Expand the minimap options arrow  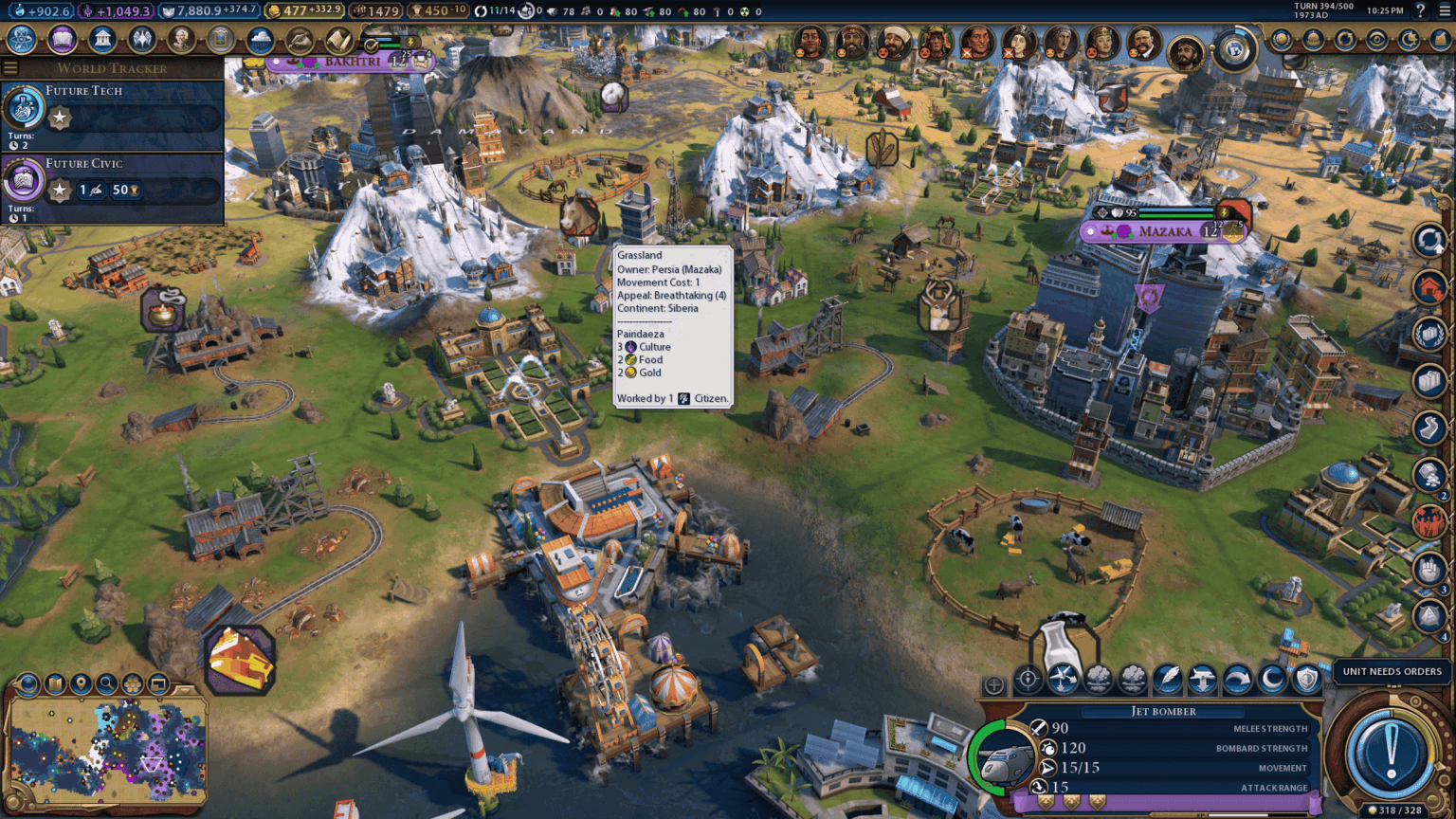[184, 689]
